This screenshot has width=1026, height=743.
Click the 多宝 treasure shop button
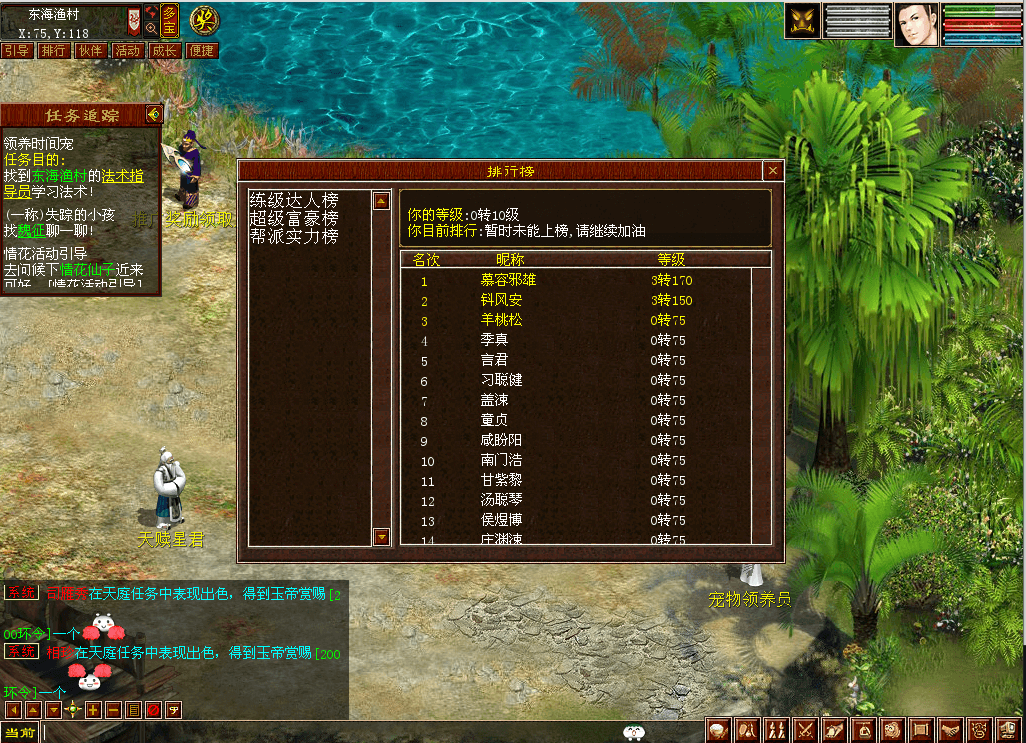pos(170,19)
